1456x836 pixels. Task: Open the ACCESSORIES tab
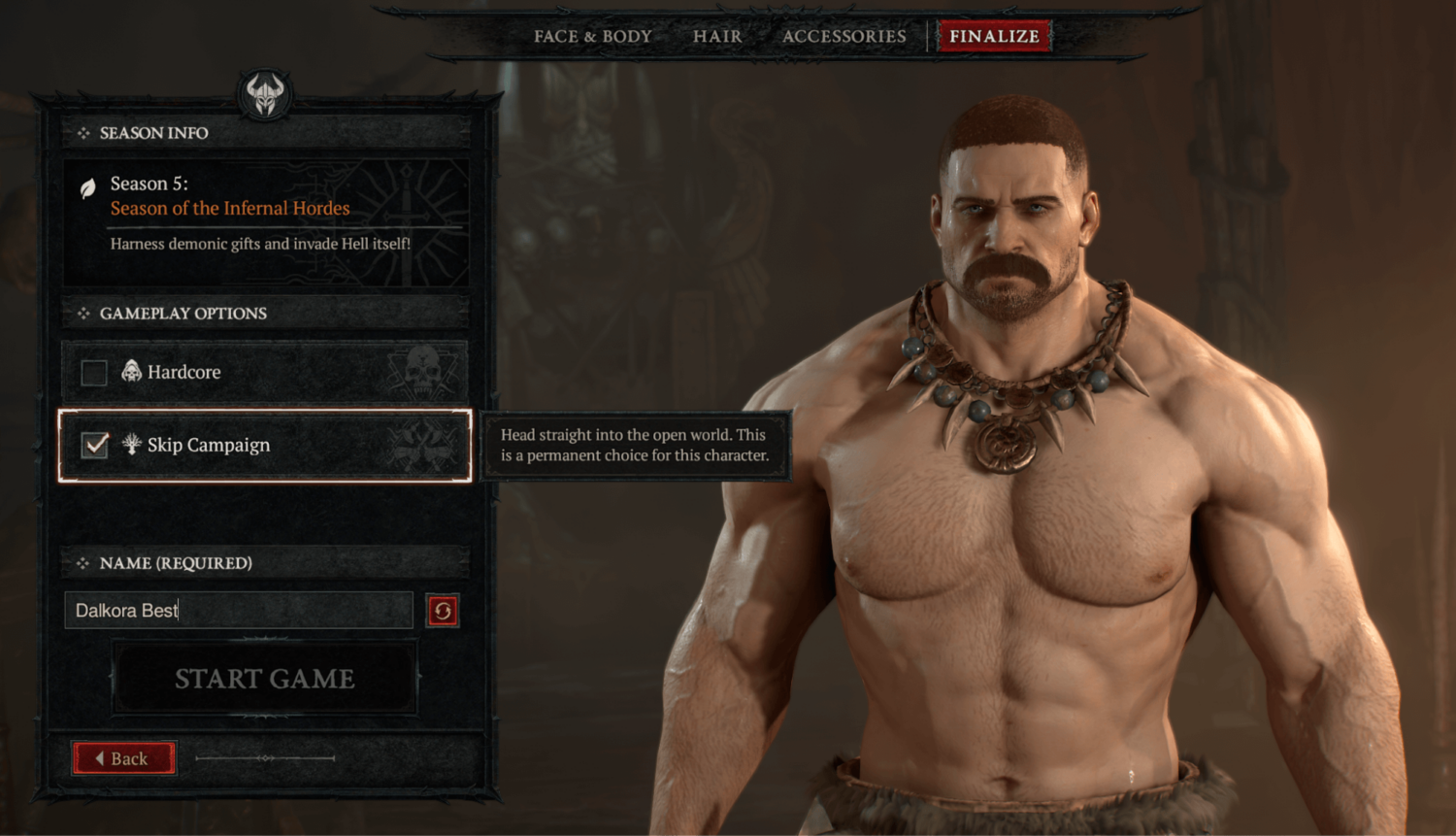pyautogui.click(x=843, y=35)
